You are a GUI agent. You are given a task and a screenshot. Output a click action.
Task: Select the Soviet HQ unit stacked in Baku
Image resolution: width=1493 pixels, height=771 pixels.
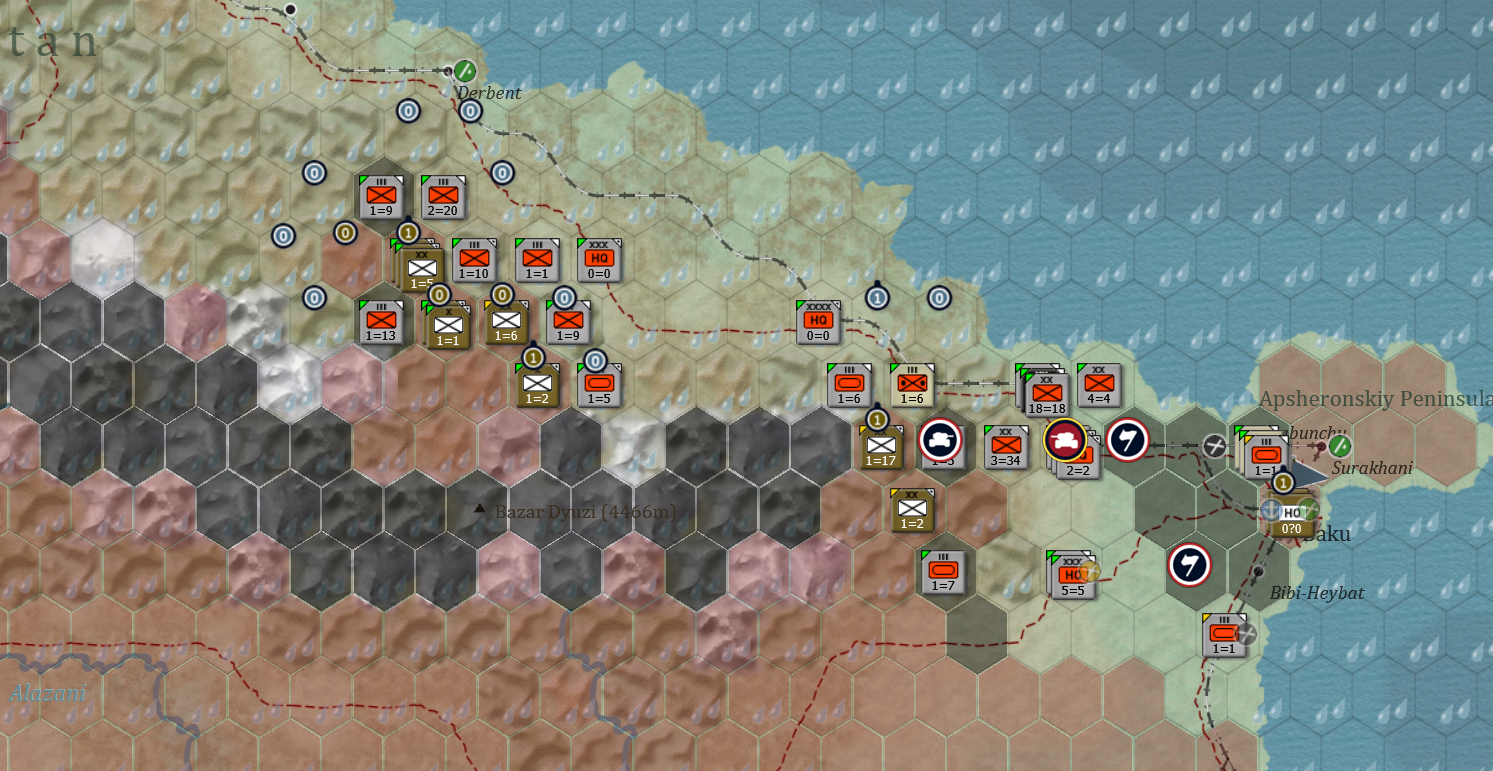point(1291,525)
